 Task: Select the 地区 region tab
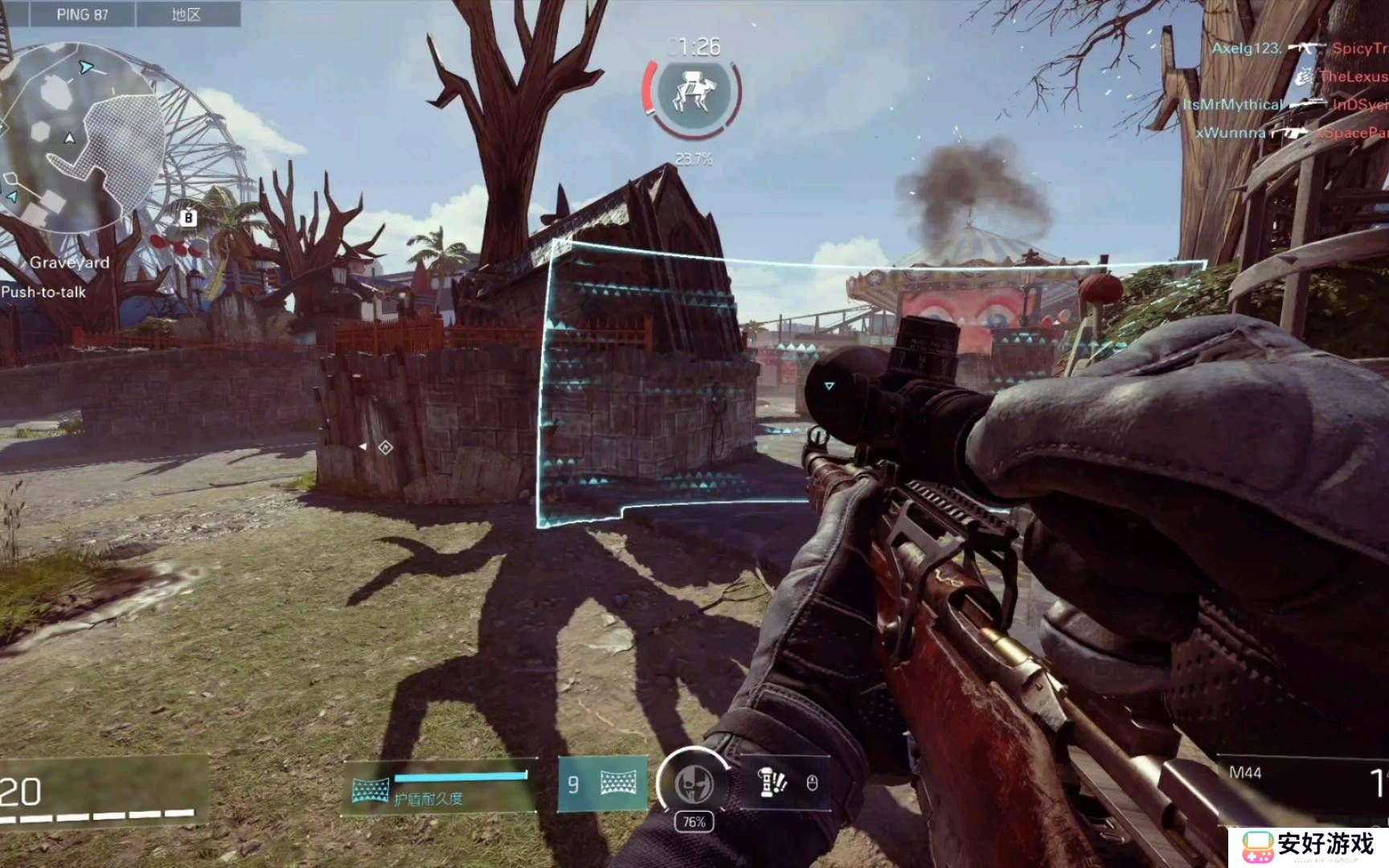(x=186, y=14)
